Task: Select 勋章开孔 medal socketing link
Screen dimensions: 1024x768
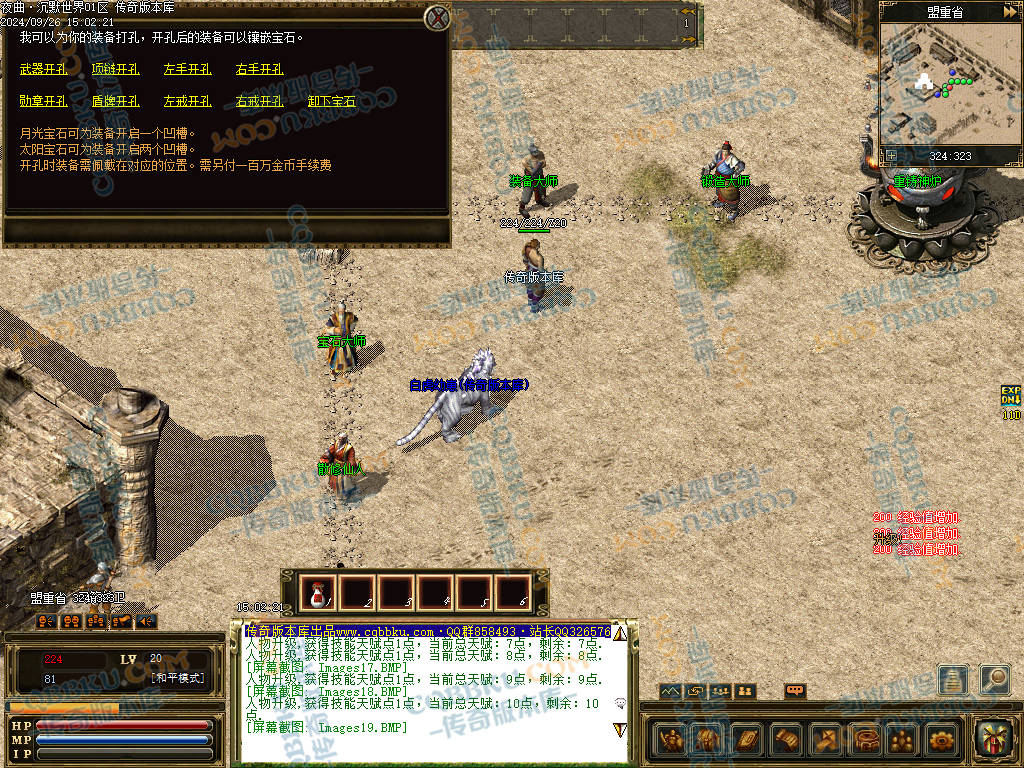Action: click(x=43, y=101)
